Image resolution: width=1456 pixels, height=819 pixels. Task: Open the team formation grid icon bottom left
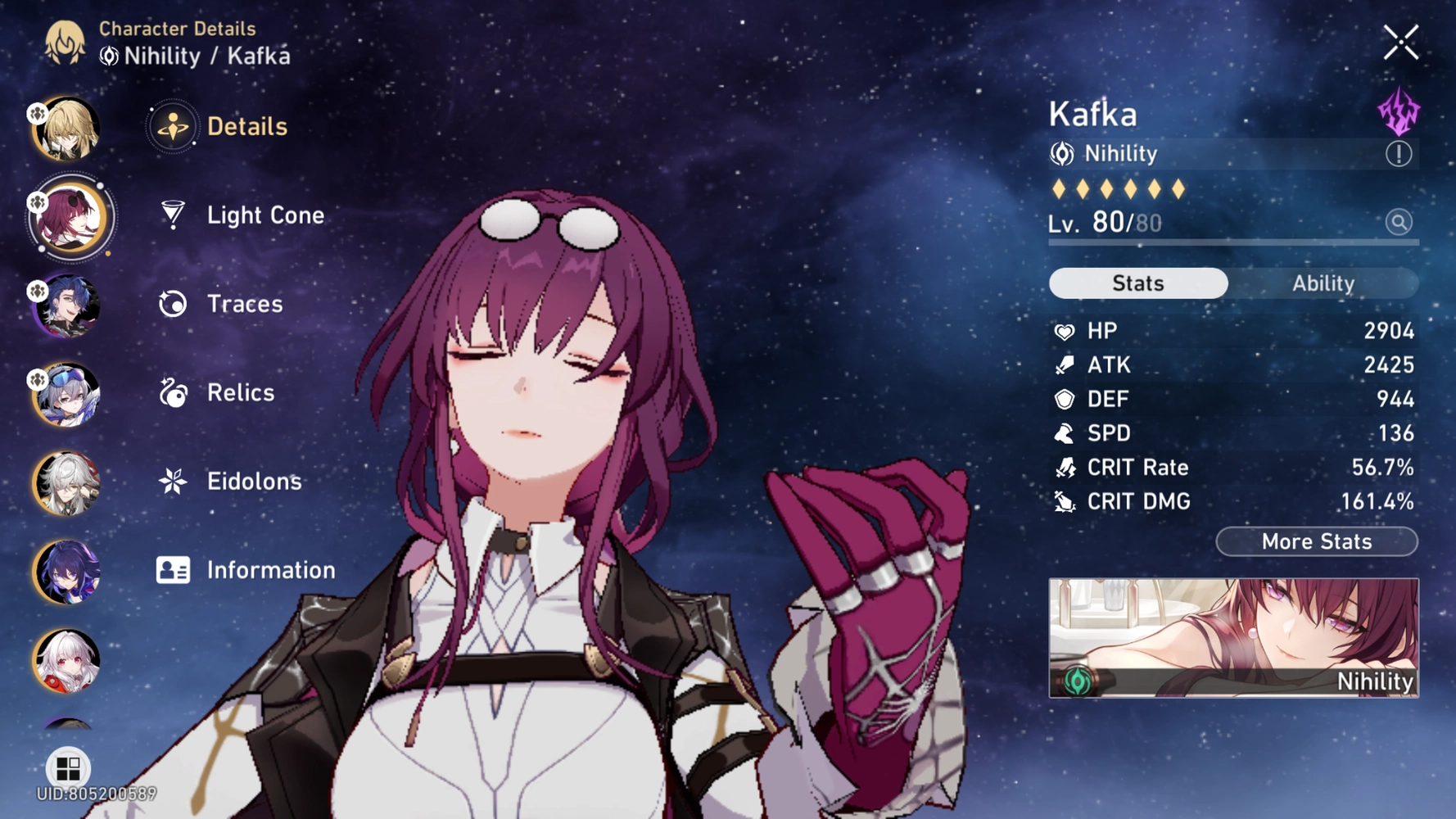click(70, 768)
